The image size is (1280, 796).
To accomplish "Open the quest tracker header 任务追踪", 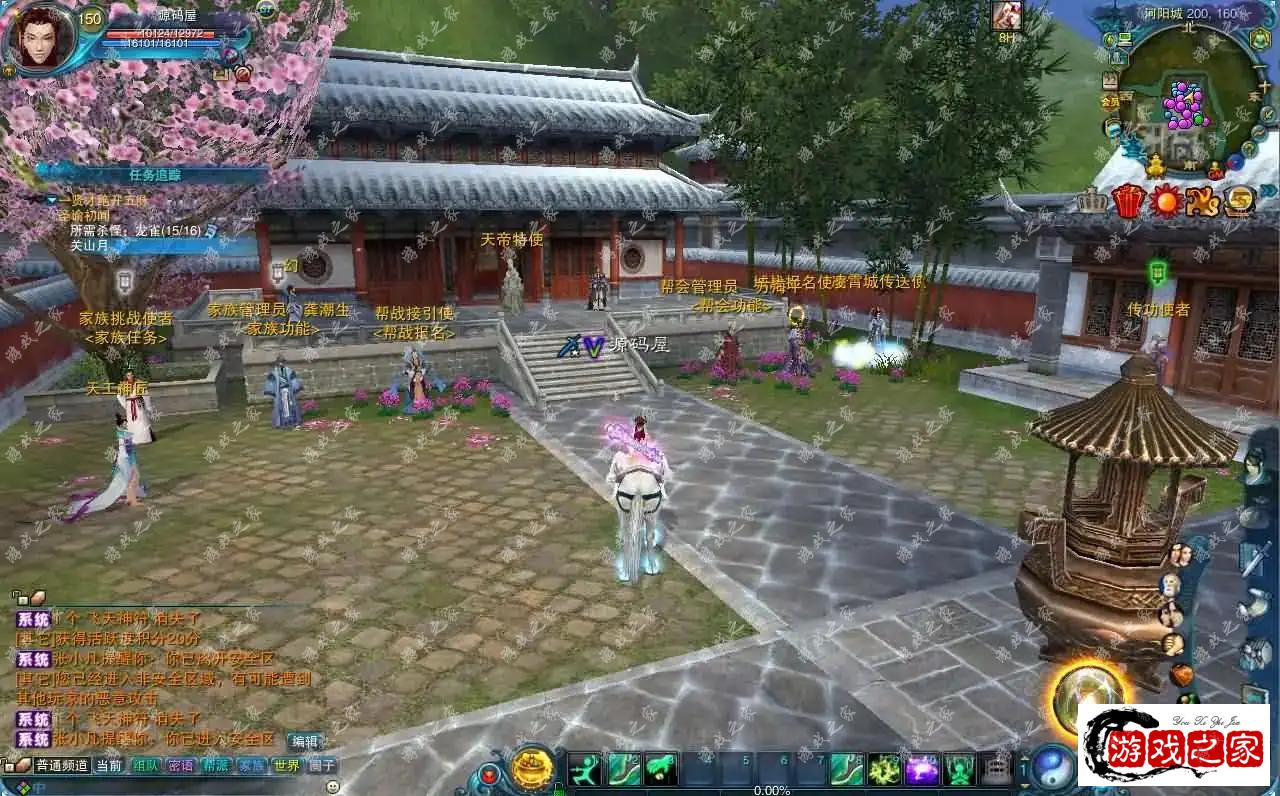I will [155, 174].
